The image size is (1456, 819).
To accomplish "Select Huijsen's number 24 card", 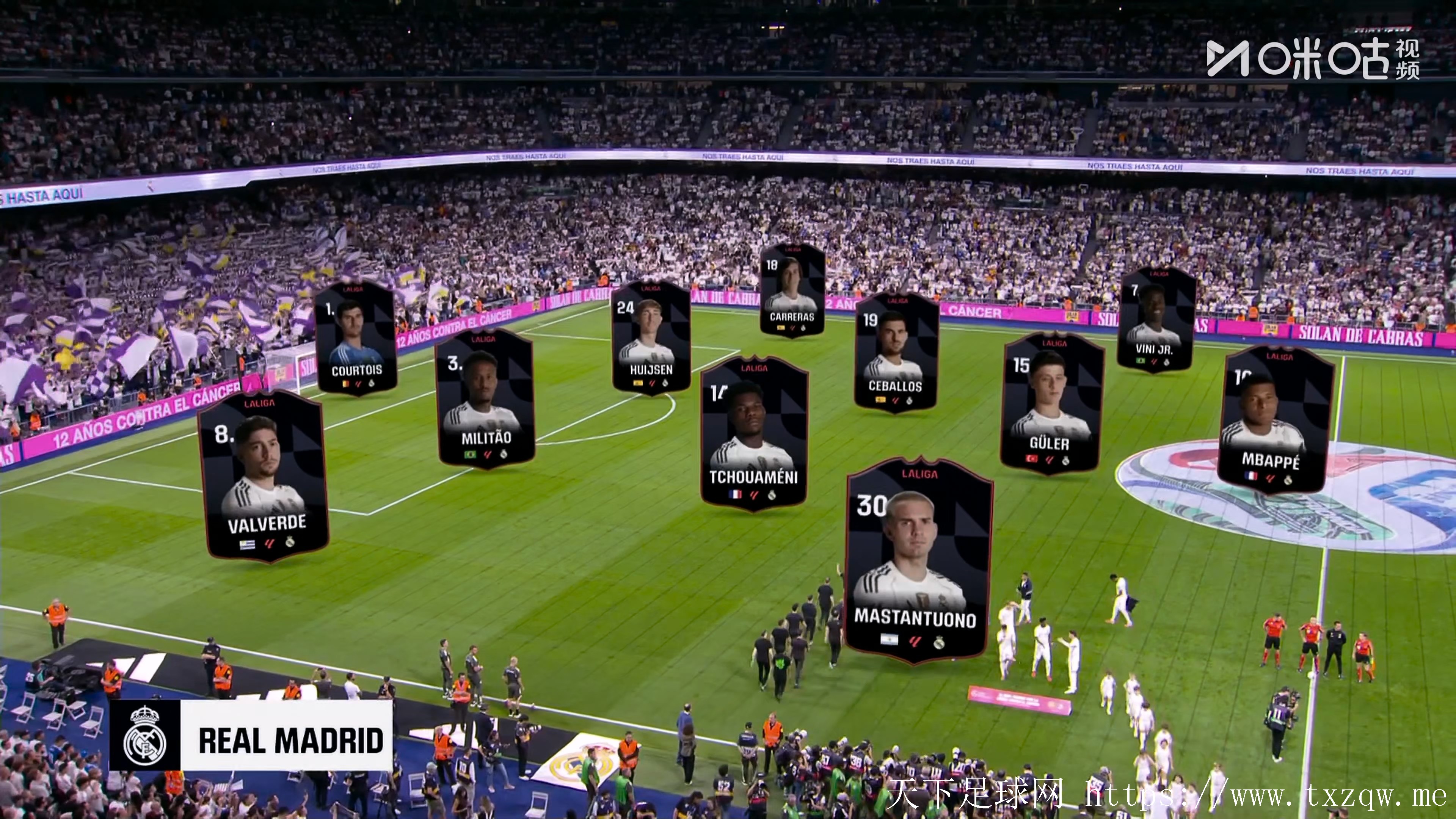I will [x=651, y=337].
